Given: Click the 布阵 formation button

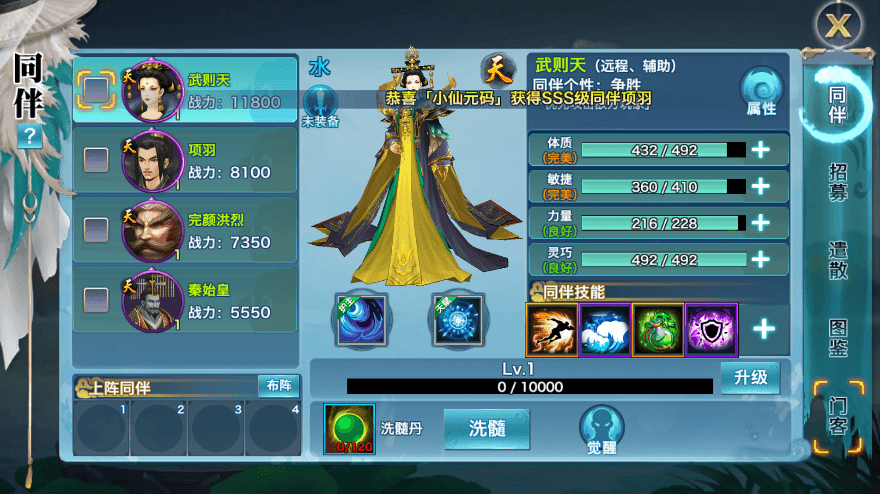Looking at the screenshot, I should pos(277,386).
